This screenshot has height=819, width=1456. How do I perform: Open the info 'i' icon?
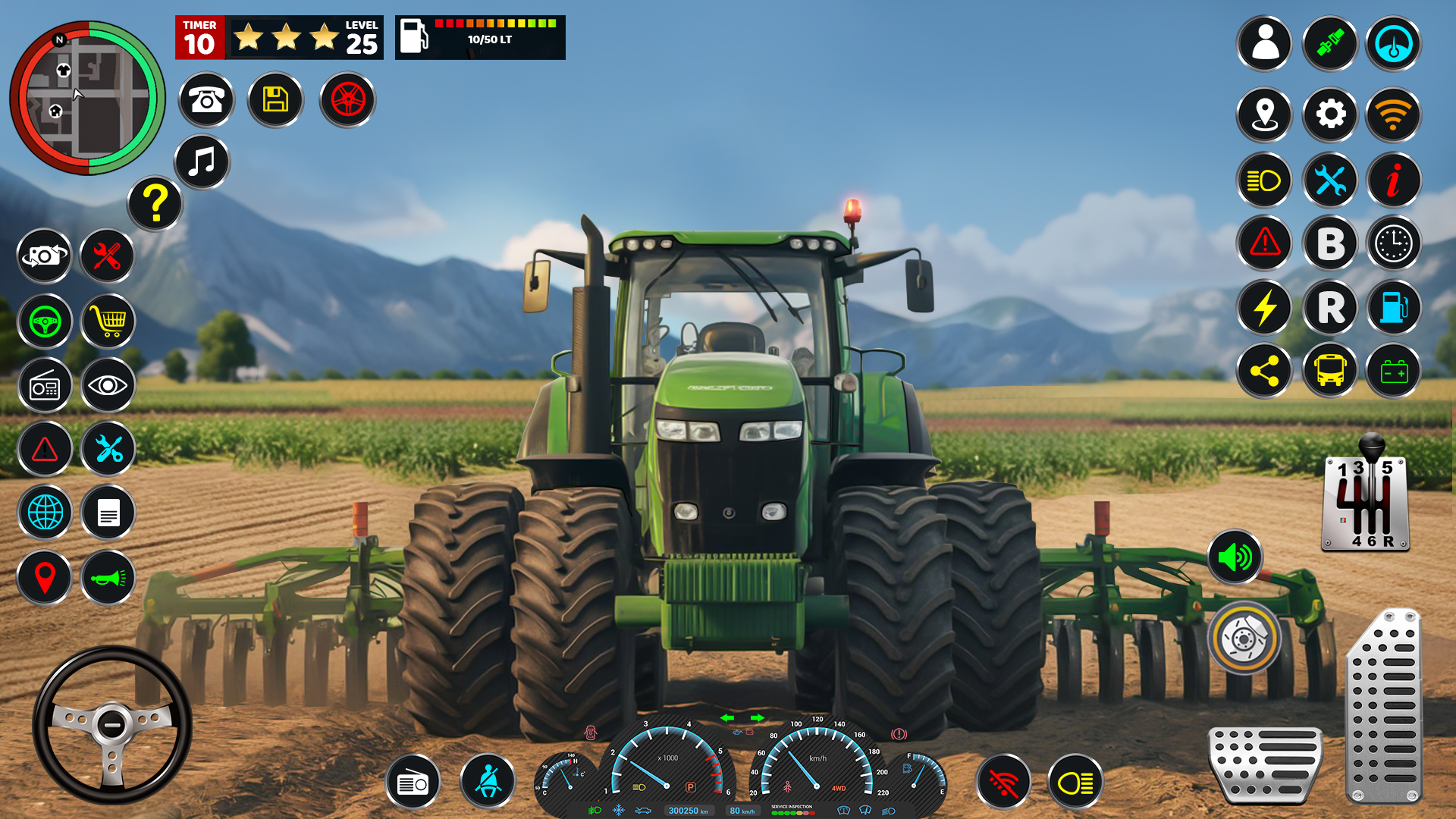[x=1393, y=180]
